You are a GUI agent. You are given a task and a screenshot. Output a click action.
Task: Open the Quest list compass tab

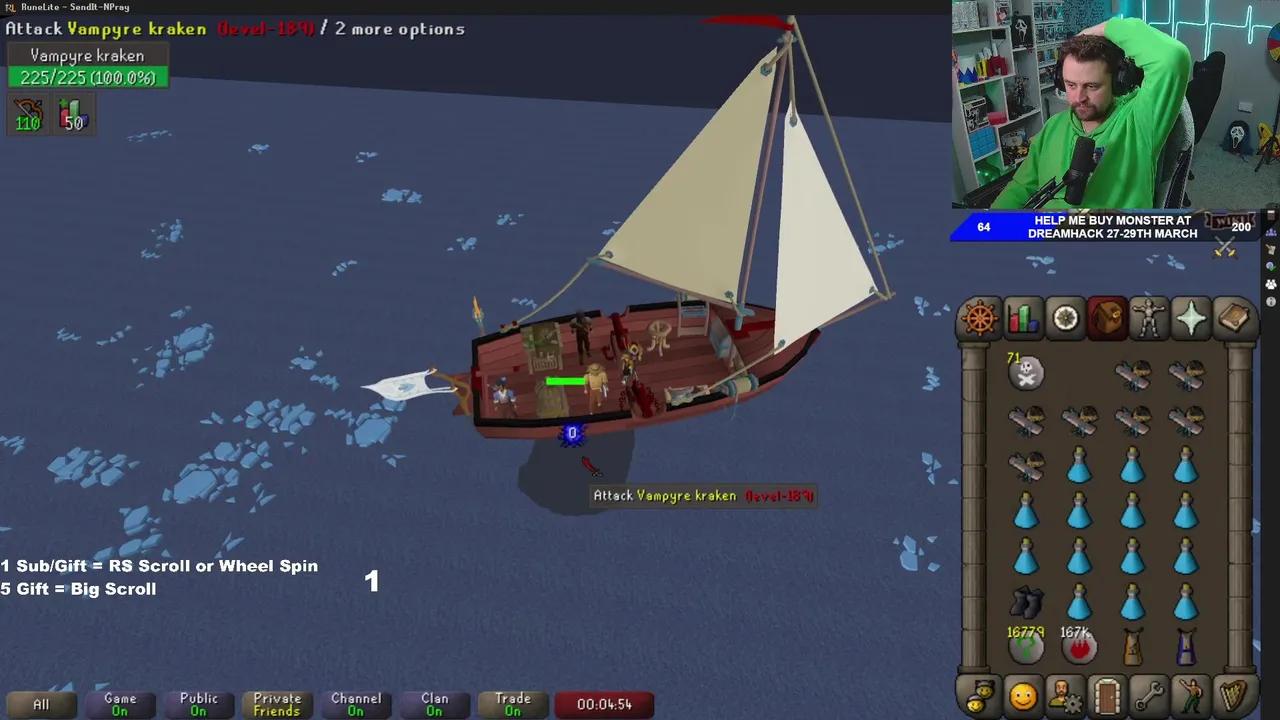pyautogui.click(x=1065, y=318)
